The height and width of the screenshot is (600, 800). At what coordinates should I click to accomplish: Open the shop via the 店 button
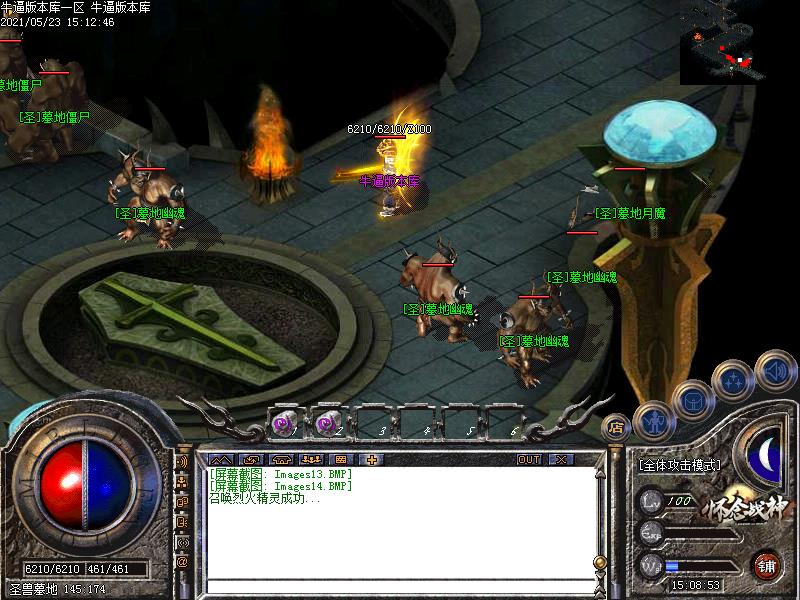pos(616,427)
